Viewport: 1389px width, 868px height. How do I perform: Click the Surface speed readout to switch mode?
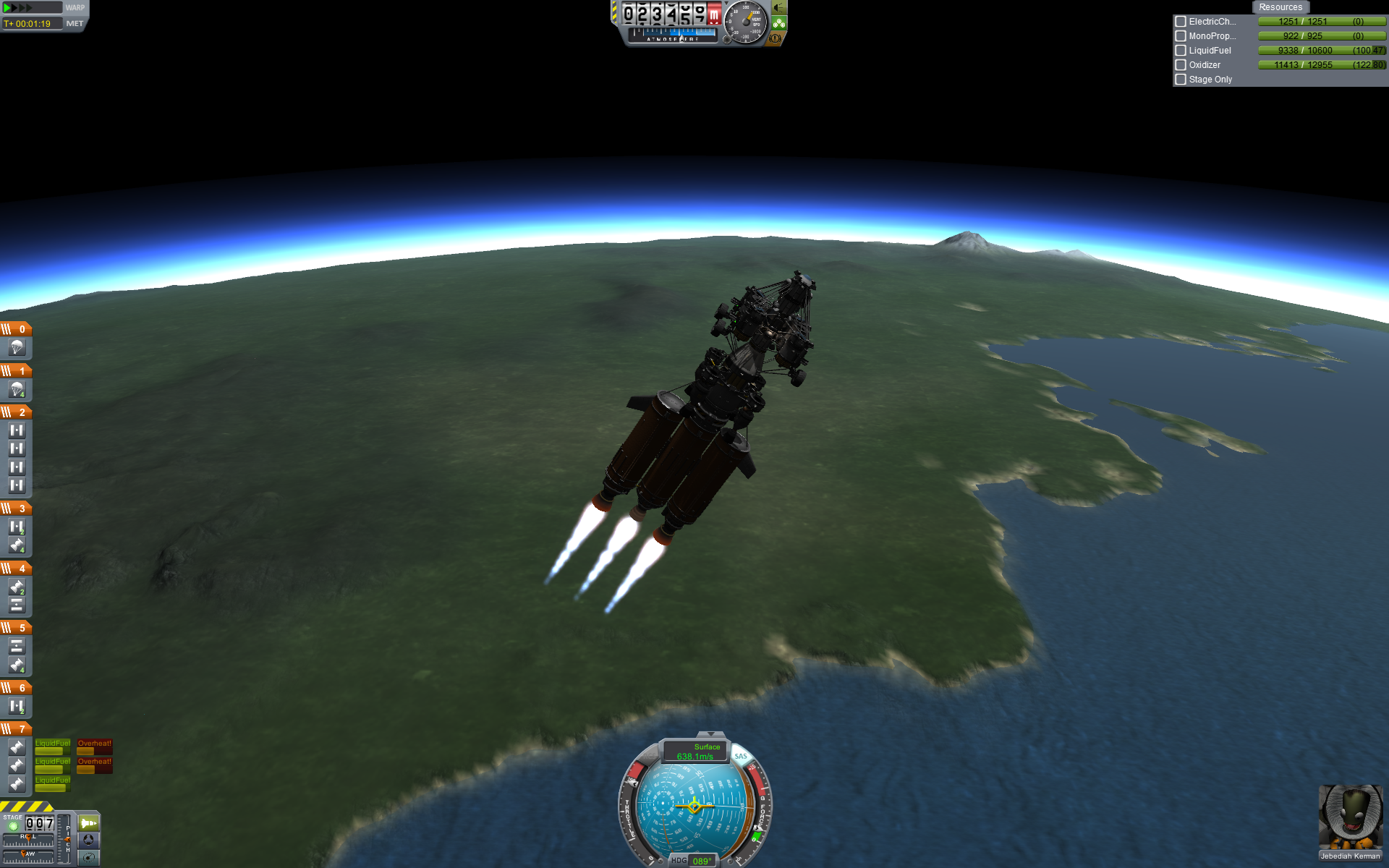pos(695,752)
